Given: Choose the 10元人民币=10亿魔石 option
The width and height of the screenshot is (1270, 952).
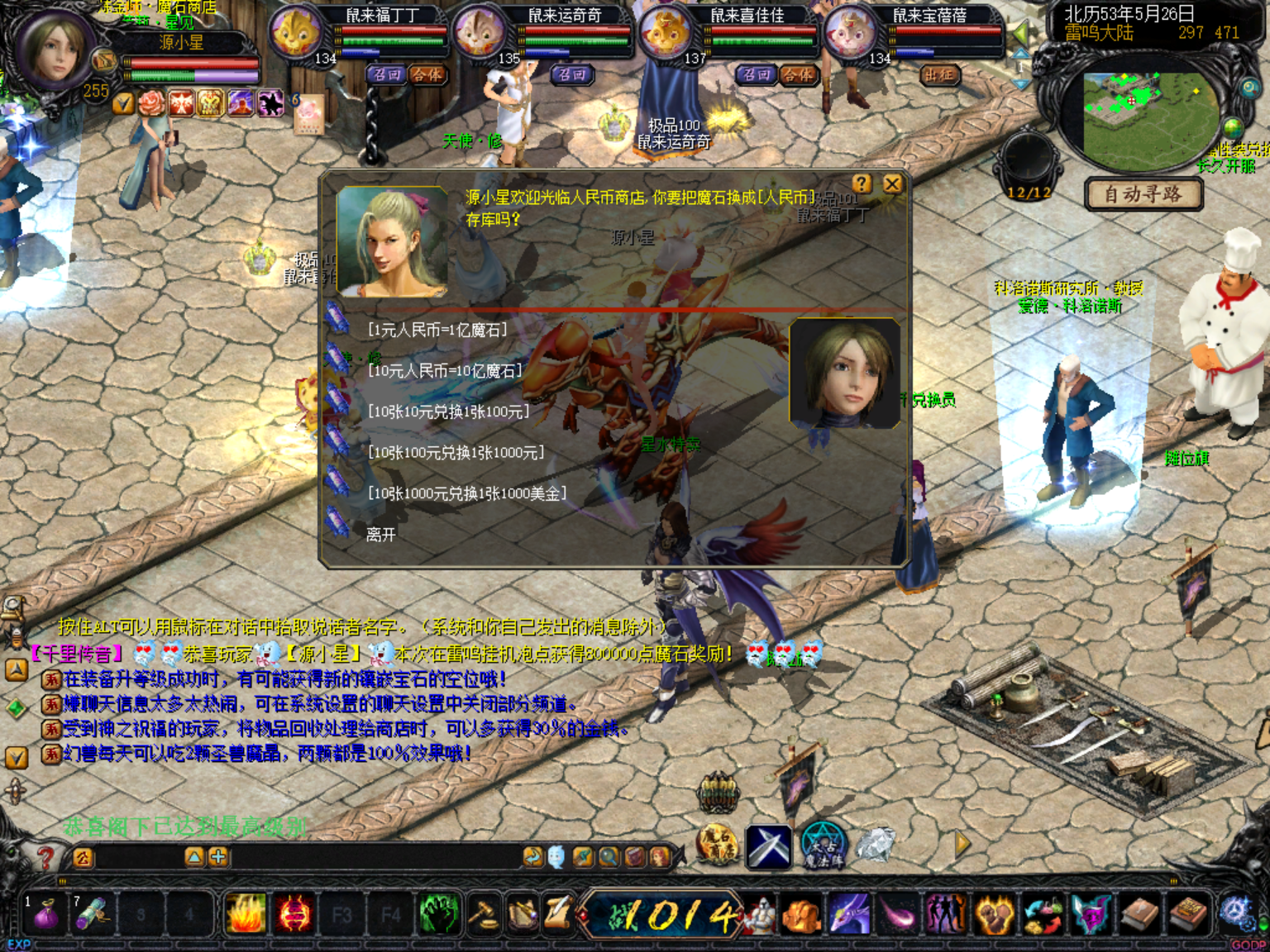Looking at the screenshot, I should (445, 371).
